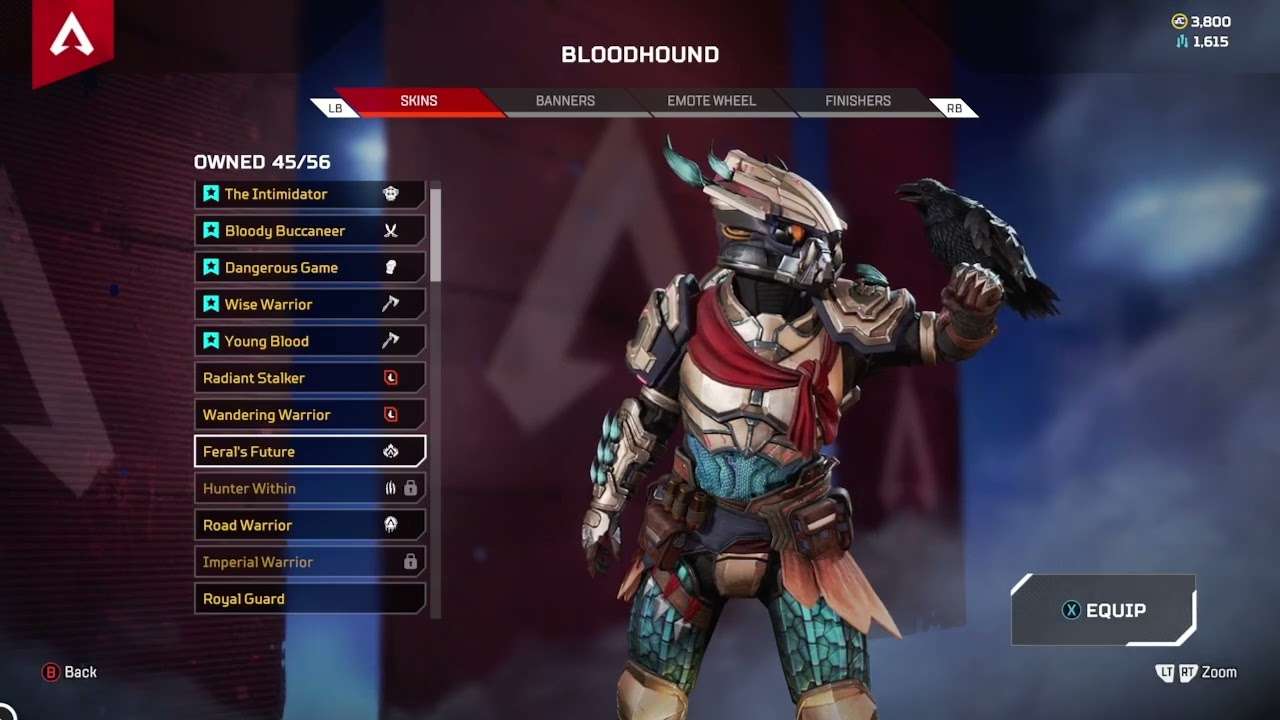Switch to the FINISHERS tab
The width and height of the screenshot is (1280, 720).
click(856, 101)
